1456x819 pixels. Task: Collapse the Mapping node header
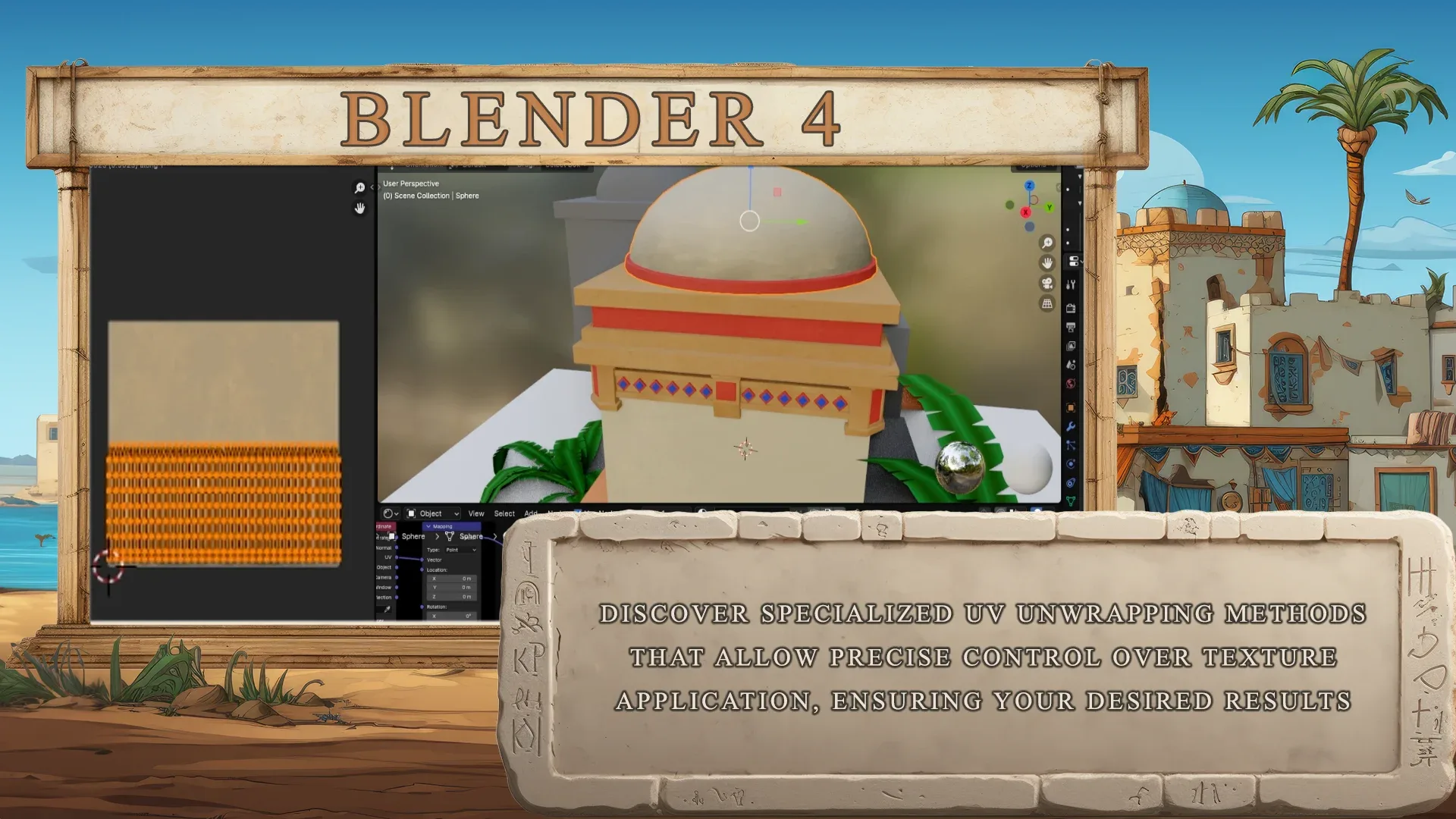[430, 526]
